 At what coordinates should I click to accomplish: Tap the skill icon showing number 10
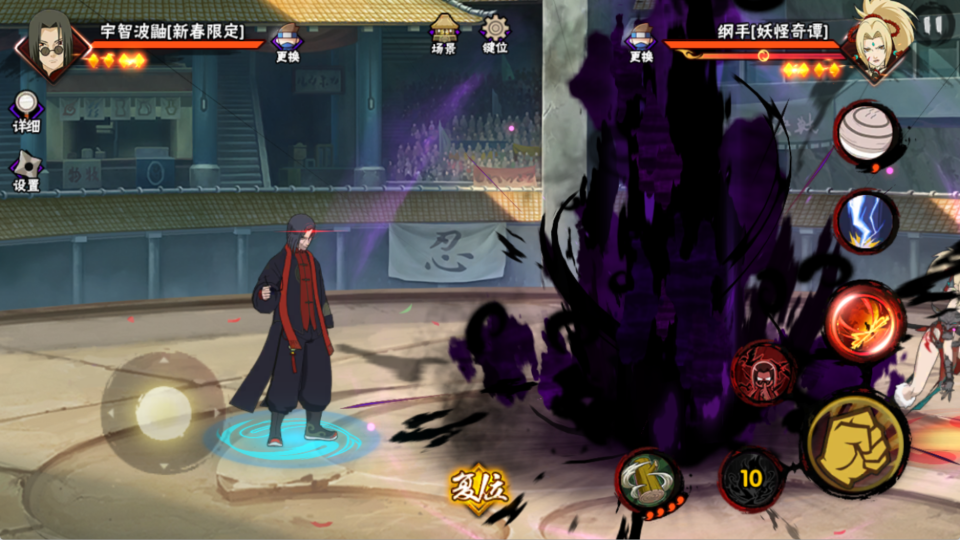[751, 478]
